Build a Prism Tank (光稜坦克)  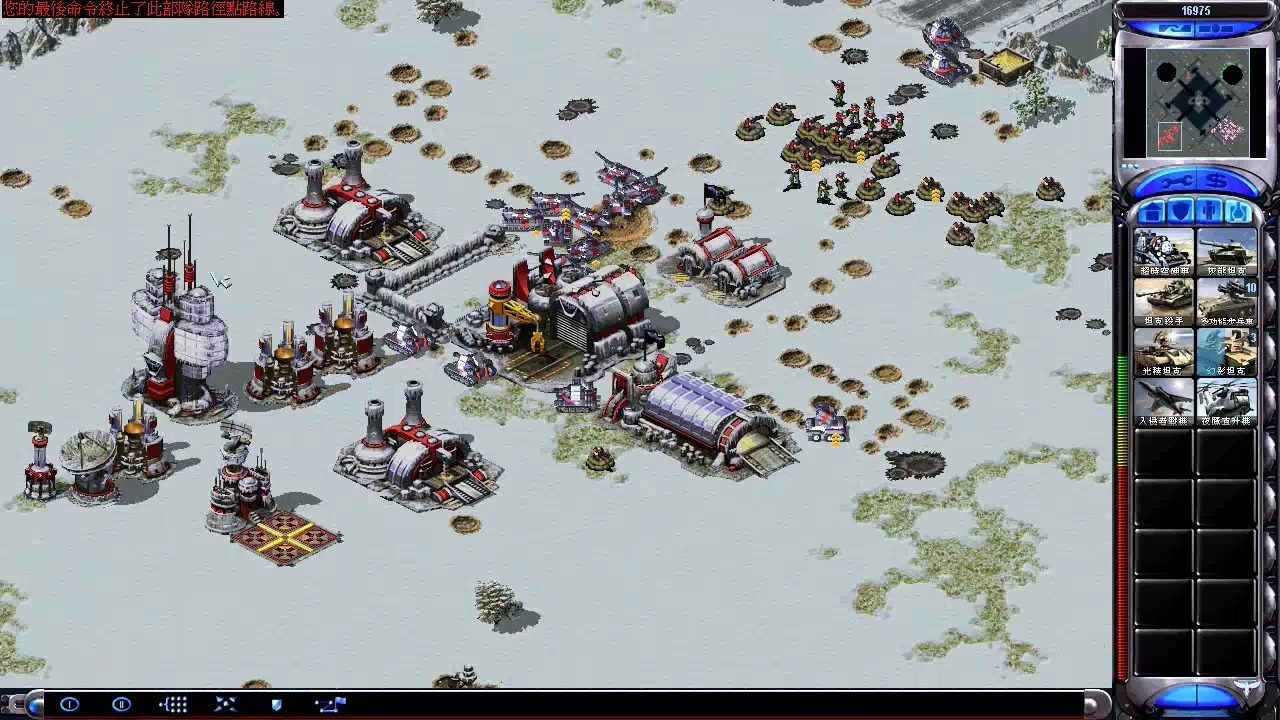[x=1164, y=353]
